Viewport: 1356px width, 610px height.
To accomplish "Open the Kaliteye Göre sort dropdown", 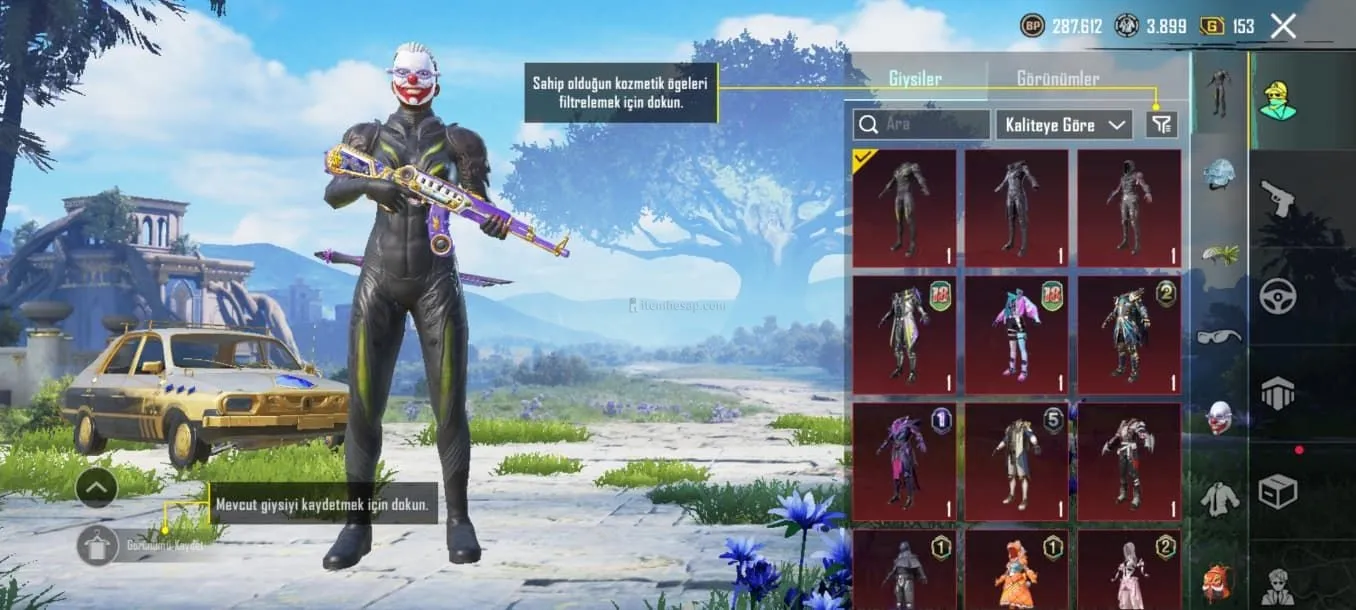I will (x=1064, y=125).
